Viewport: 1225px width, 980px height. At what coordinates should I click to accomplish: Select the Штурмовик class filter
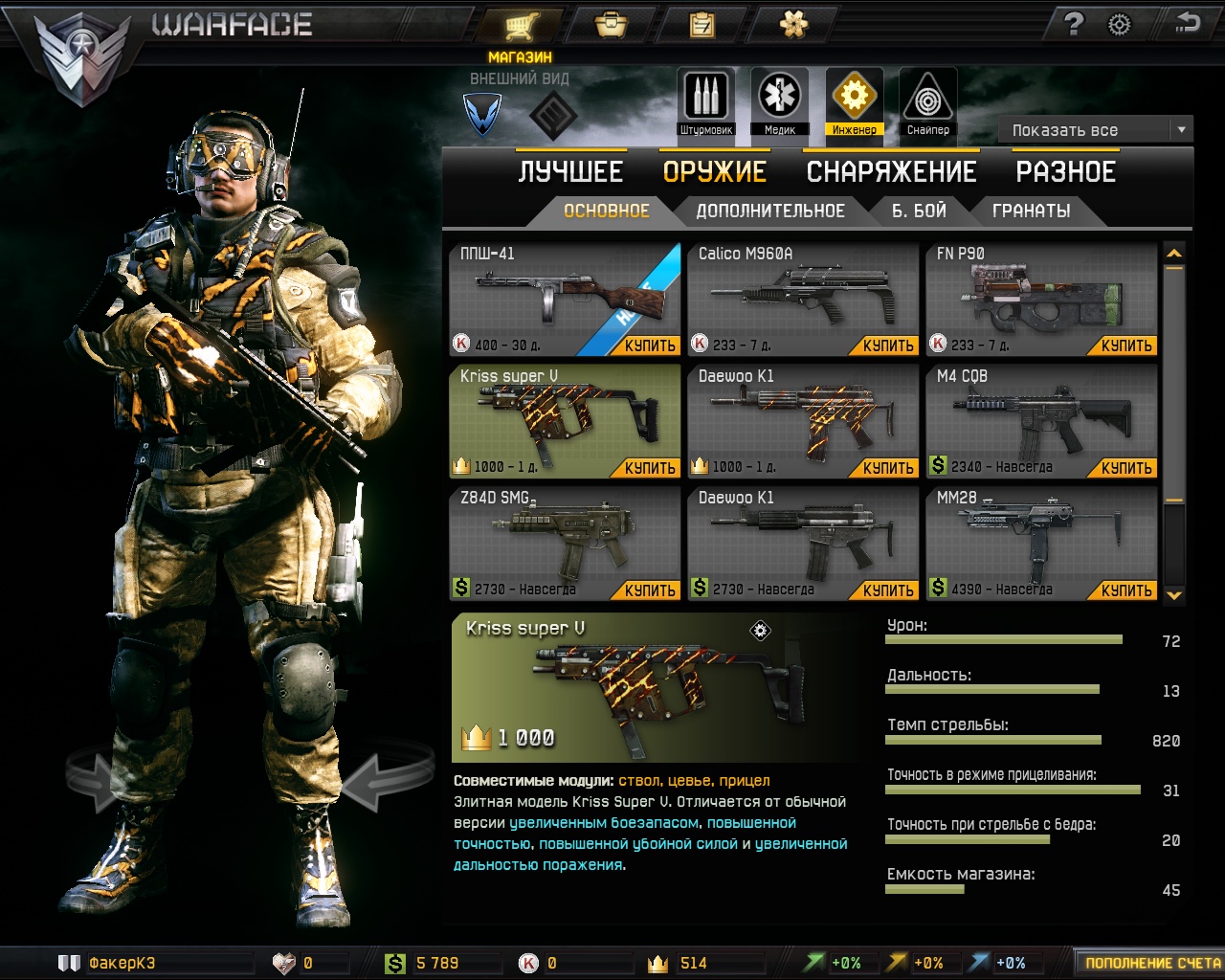pyautogui.click(x=706, y=101)
